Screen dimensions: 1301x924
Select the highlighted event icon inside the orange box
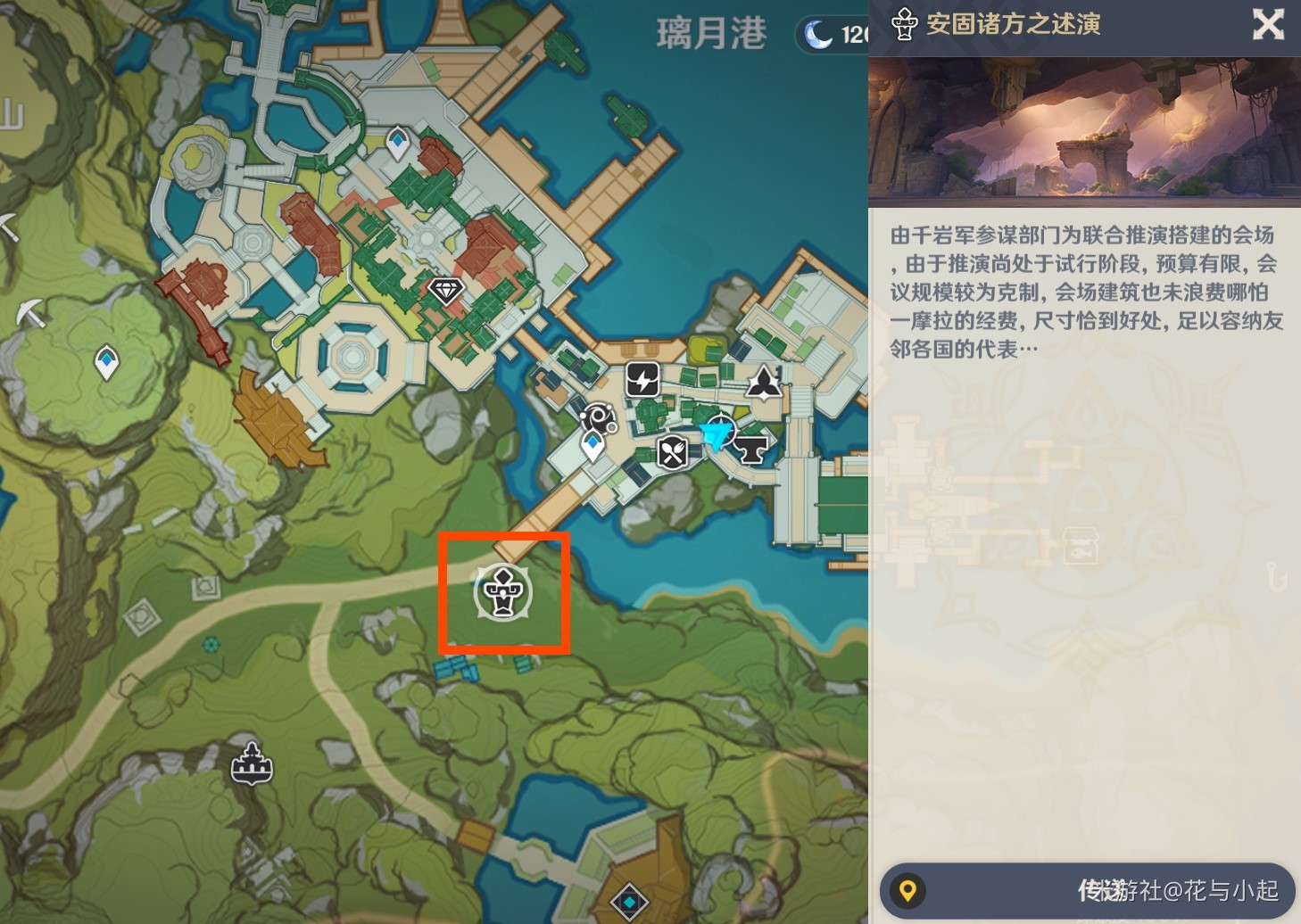[505, 593]
